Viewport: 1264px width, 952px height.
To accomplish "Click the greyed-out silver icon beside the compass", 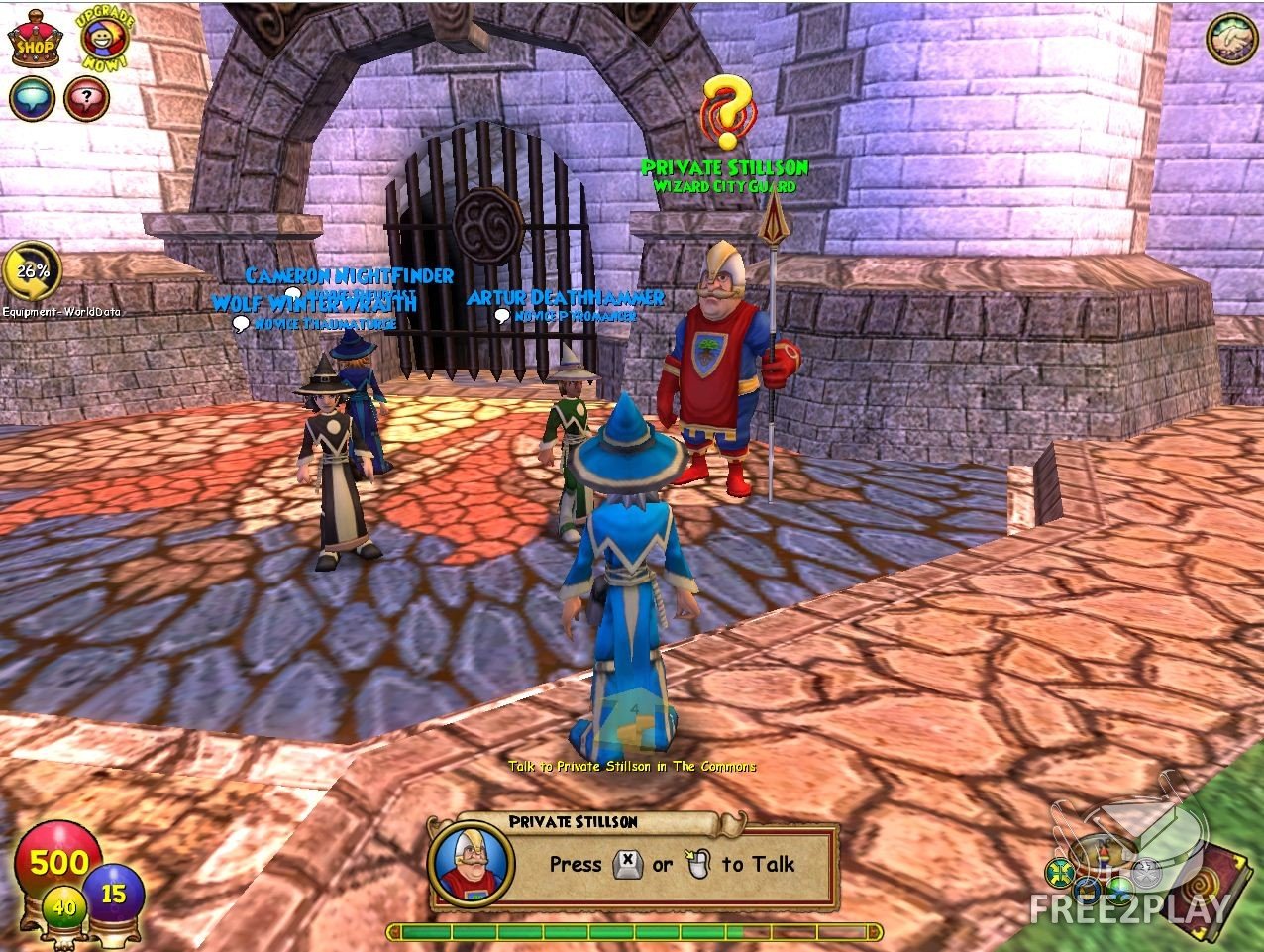I will pos(1147,873).
